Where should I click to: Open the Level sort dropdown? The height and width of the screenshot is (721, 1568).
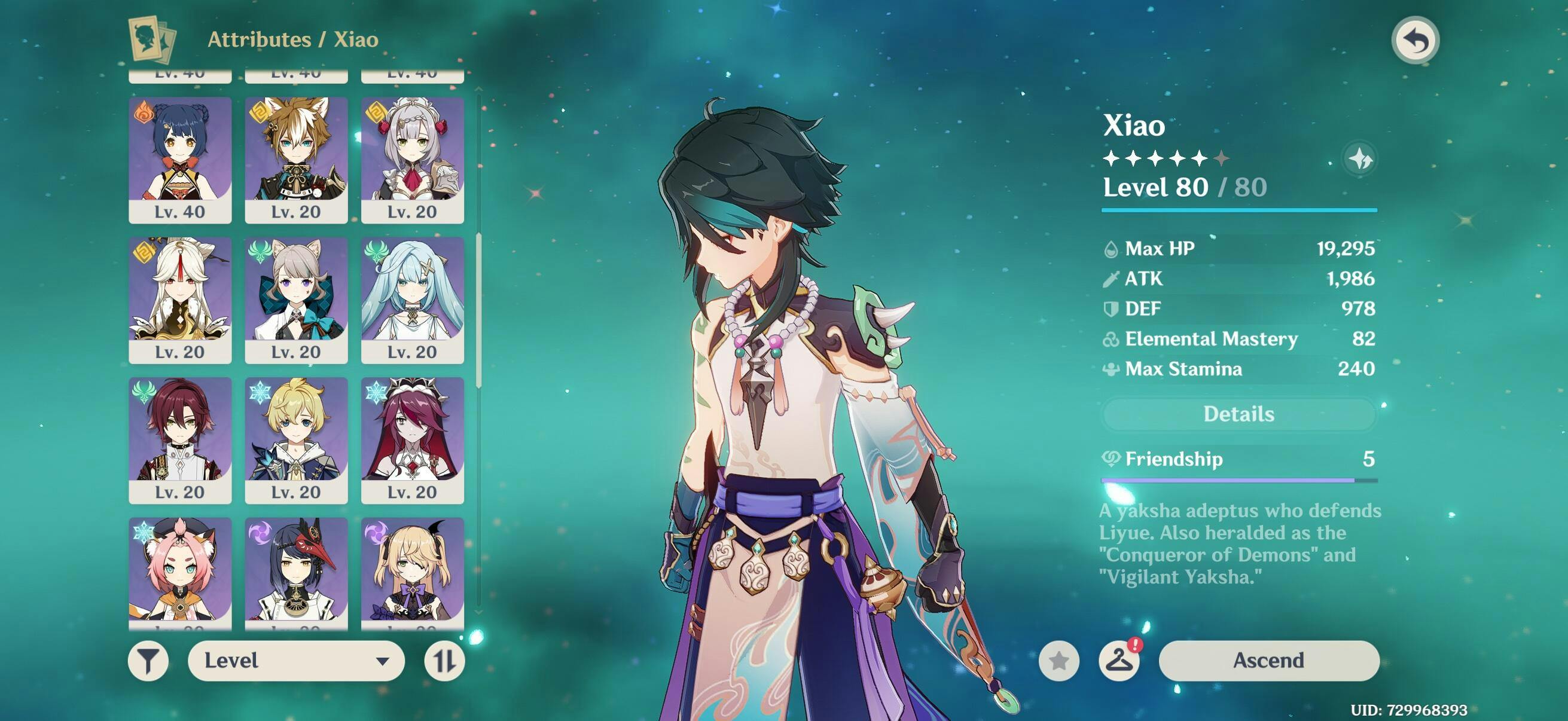[x=296, y=660]
